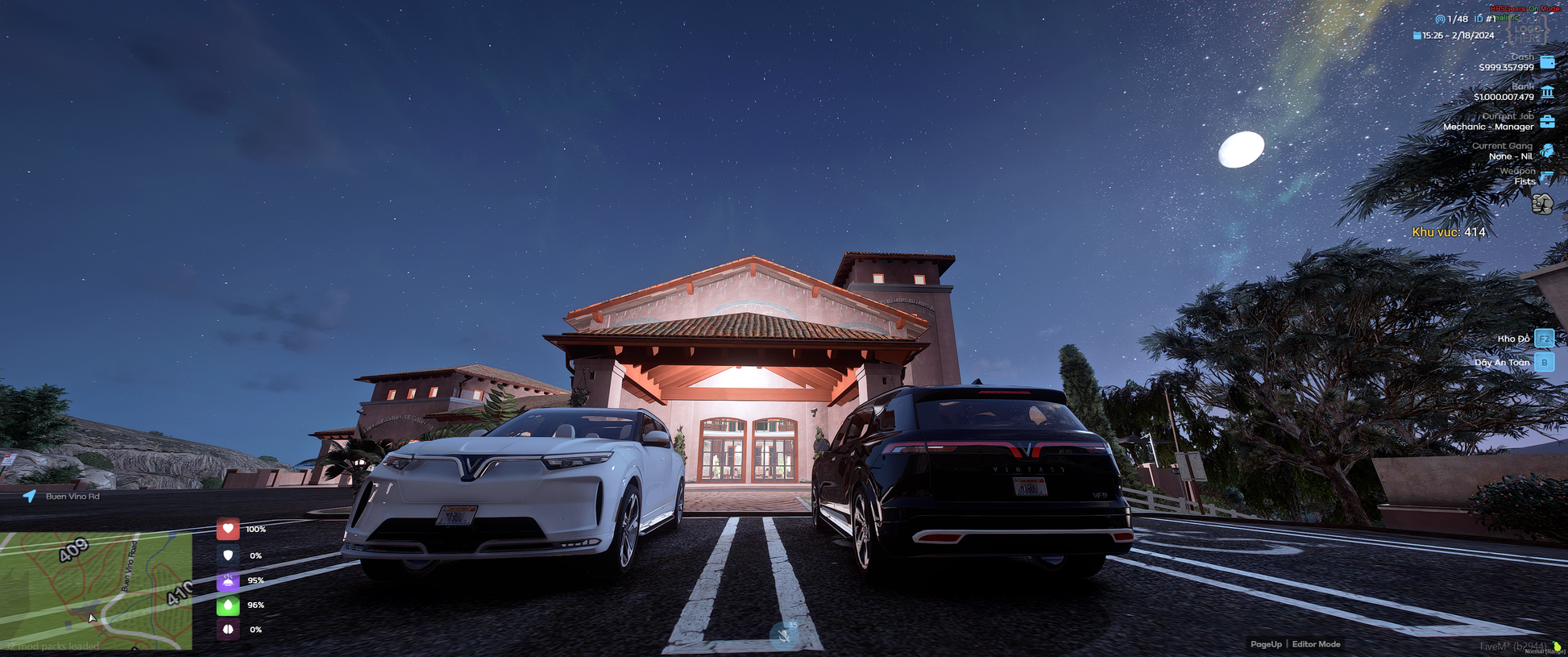The height and width of the screenshot is (657, 1568).
Task: Click the Cash wallet icon
Action: pos(1547,62)
